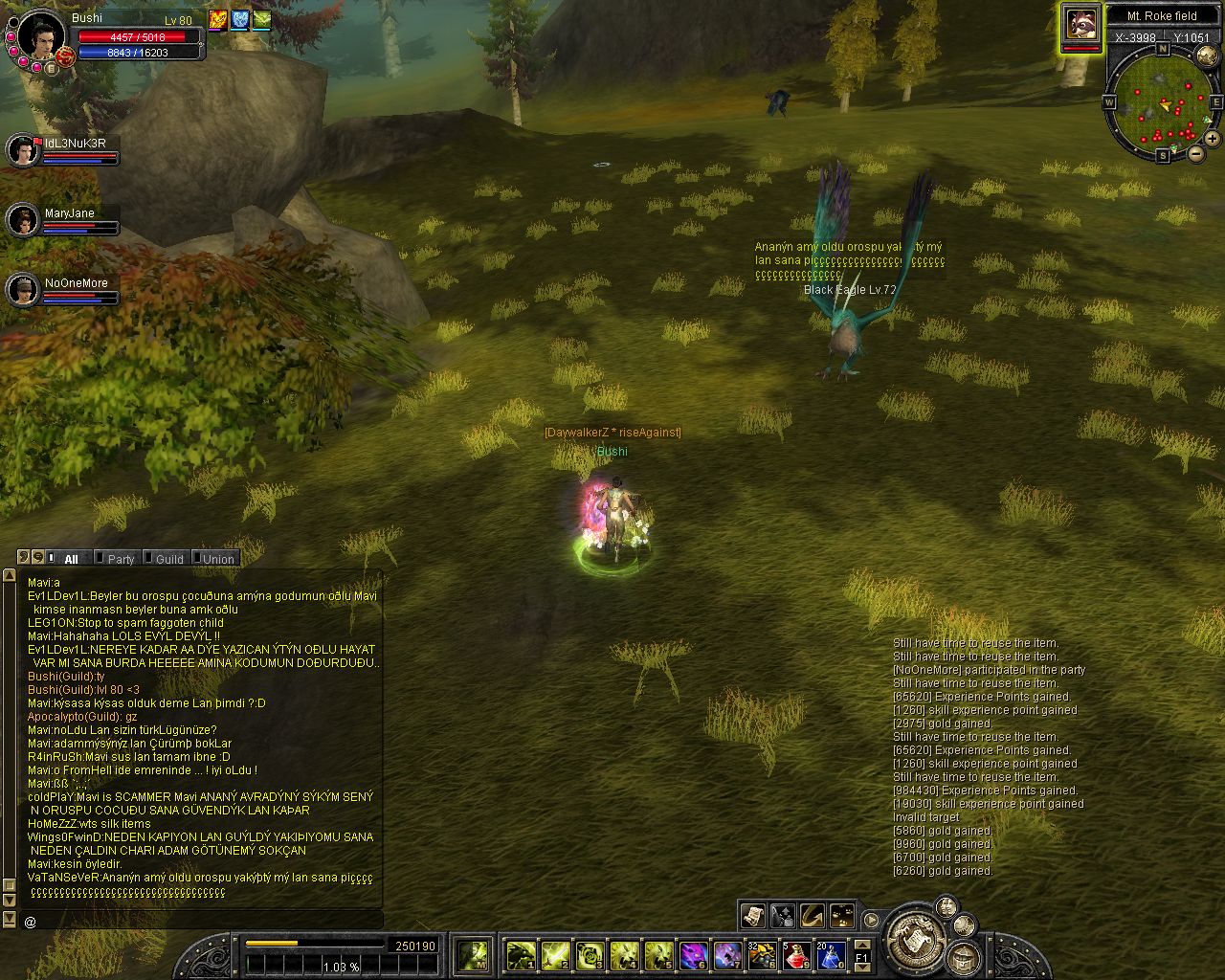Zoom out the minimap with minus button

pos(1196,153)
